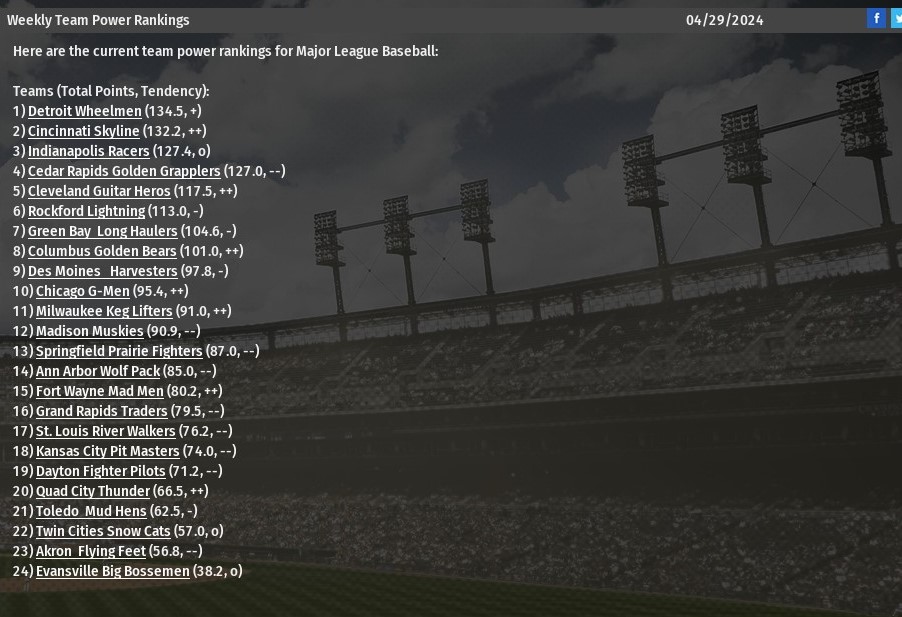Select the Kansas City Pit Masters link

pos(107,451)
